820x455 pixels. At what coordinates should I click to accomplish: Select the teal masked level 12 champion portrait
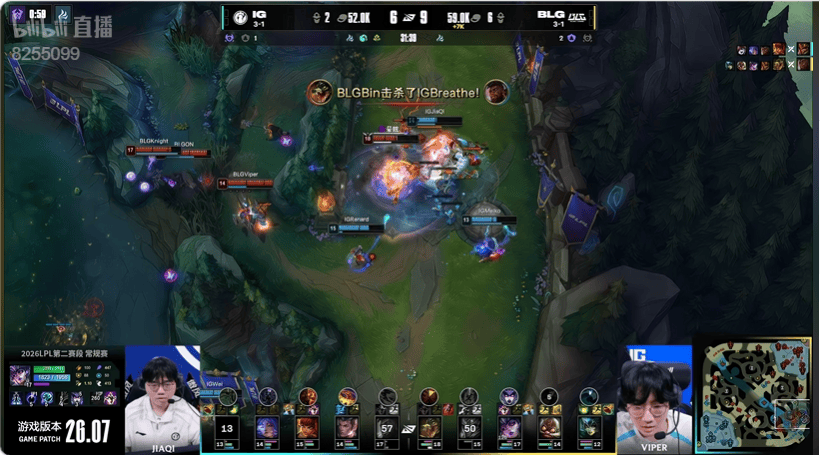tap(589, 427)
